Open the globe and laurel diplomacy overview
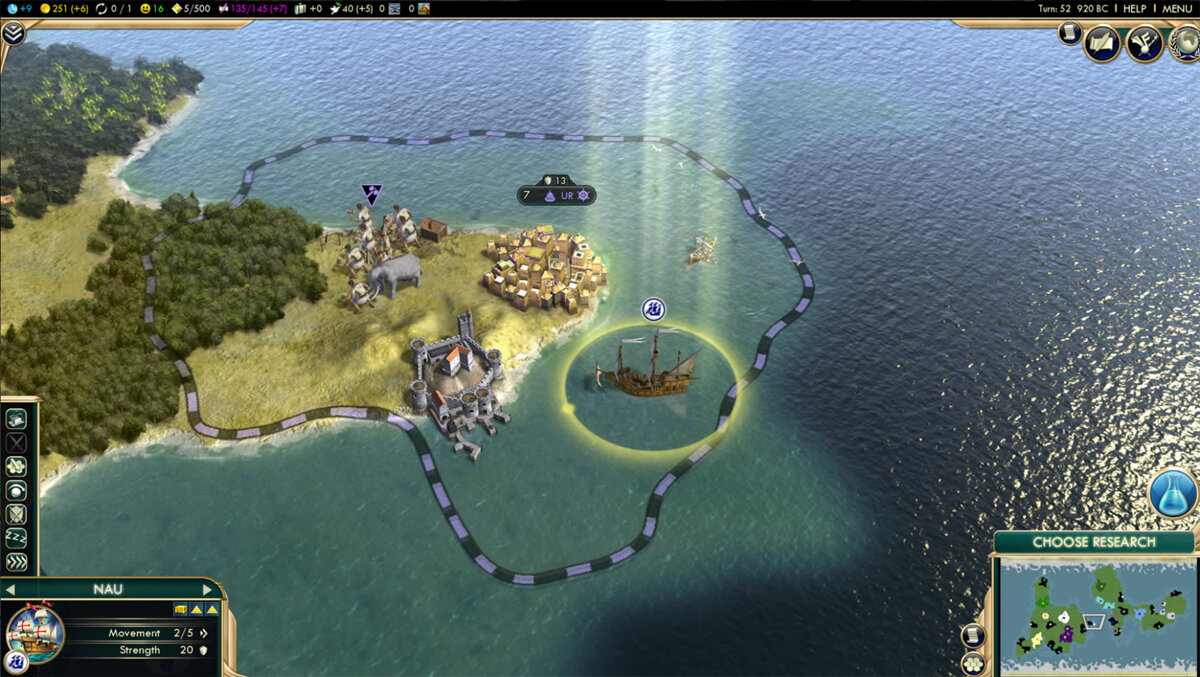This screenshot has height=677, width=1200. (x=1185, y=43)
